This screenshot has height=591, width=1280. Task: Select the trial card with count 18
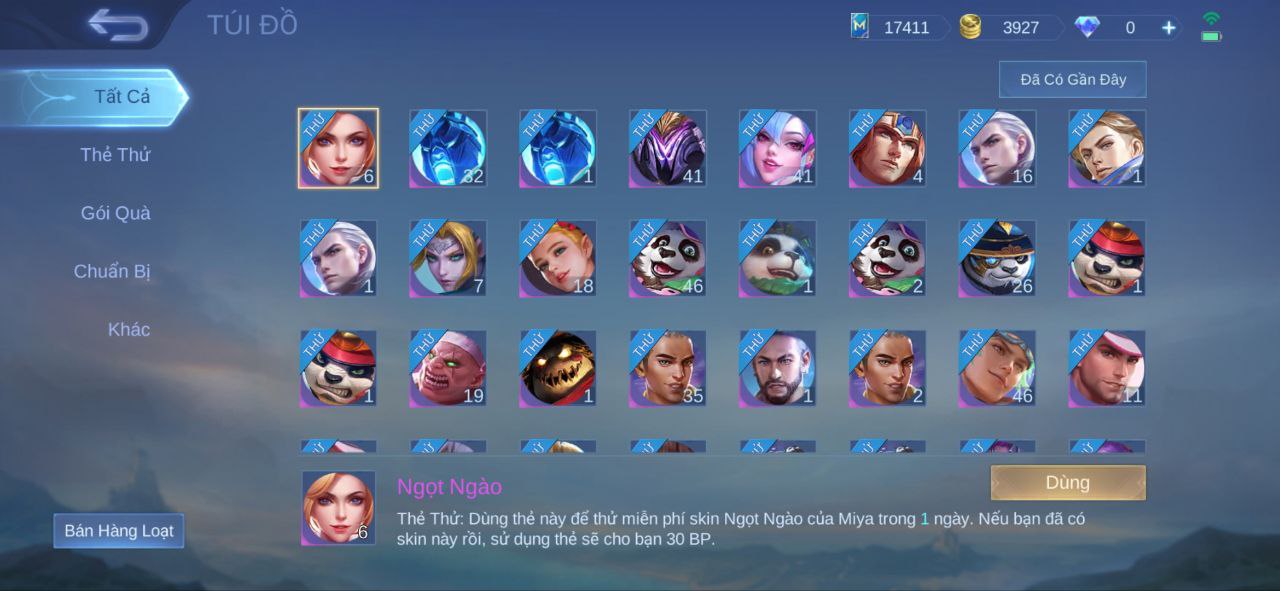(558, 258)
